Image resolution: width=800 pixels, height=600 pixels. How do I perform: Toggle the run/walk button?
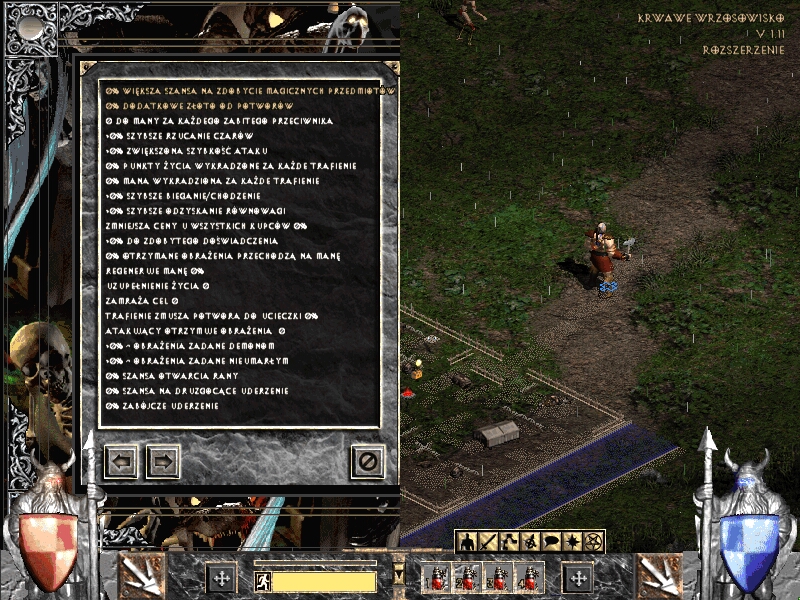point(261,579)
